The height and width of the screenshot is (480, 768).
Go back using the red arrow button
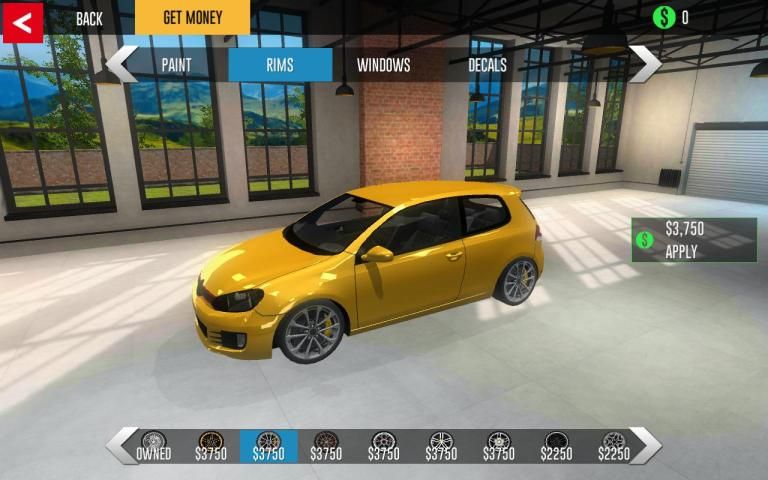[23, 21]
